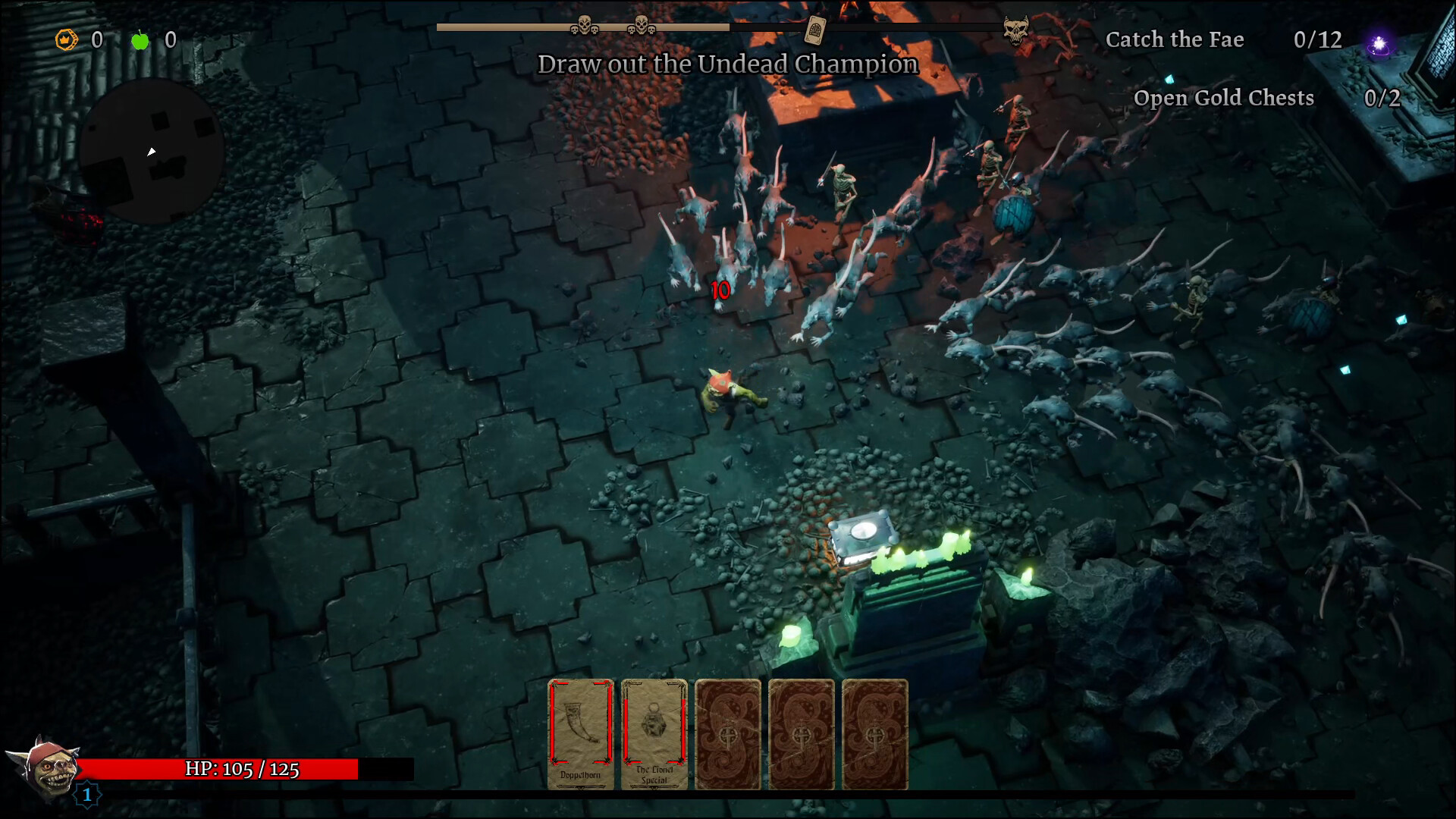The image size is (1456, 819).
Task: Open the minimap in top-left corner
Action: click(x=149, y=149)
